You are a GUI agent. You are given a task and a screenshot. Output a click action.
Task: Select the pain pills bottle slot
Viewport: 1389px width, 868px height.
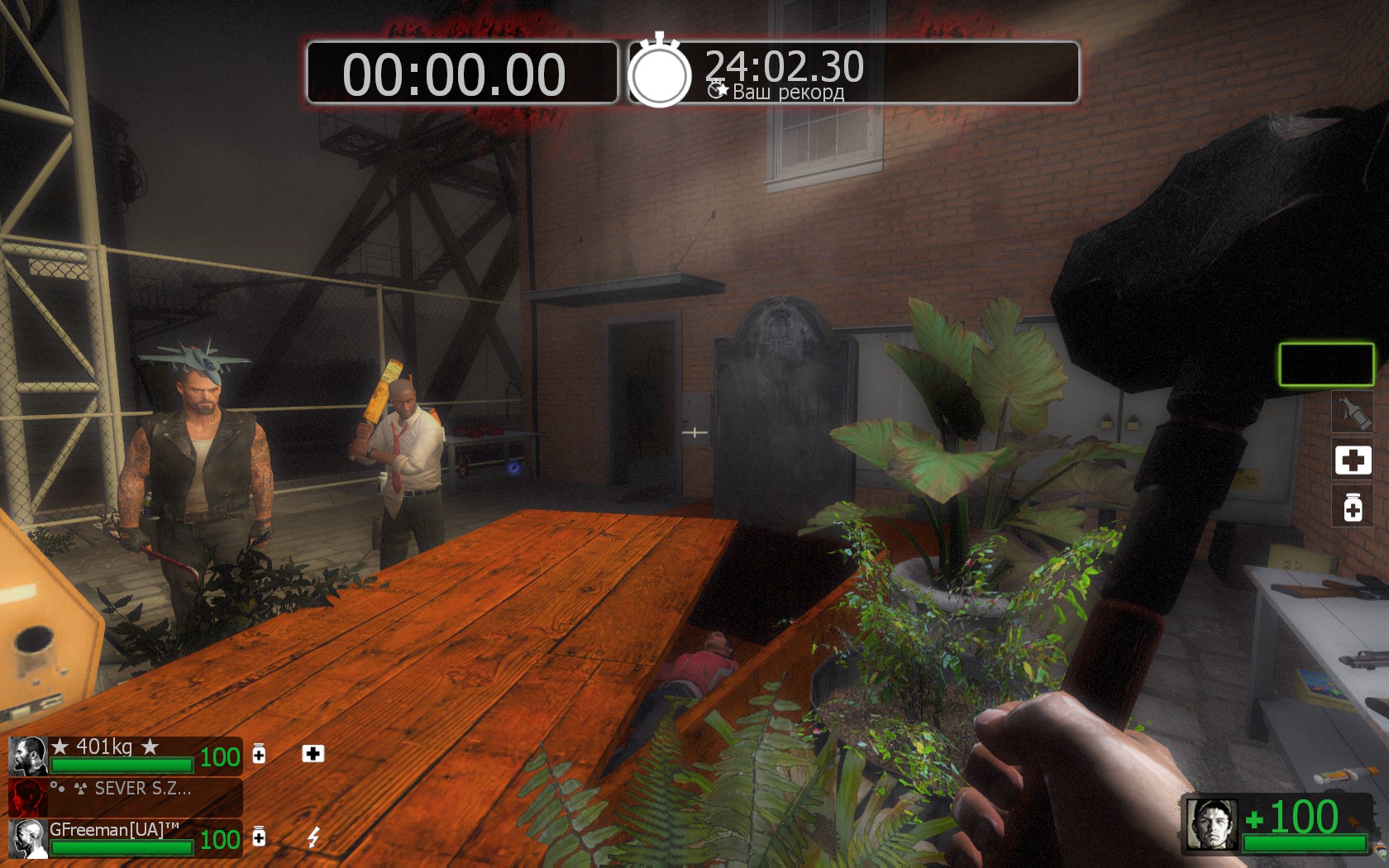click(1353, 507)
